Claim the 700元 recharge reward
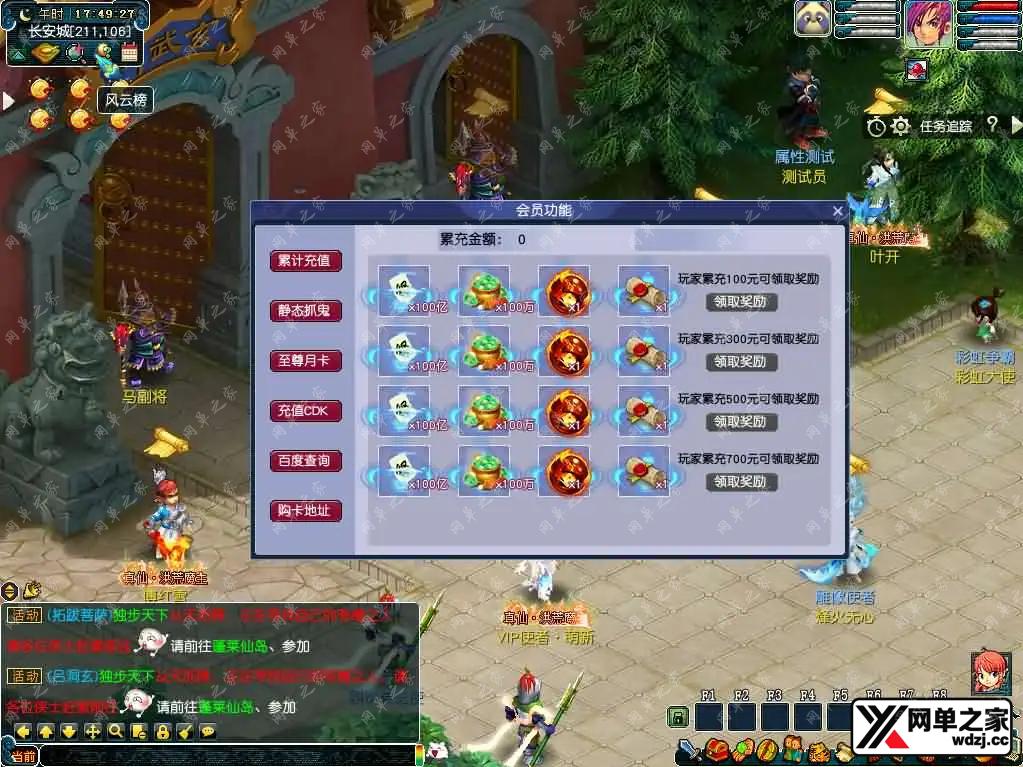Viewport: 1023px width, 767px height. coord(741,481)
